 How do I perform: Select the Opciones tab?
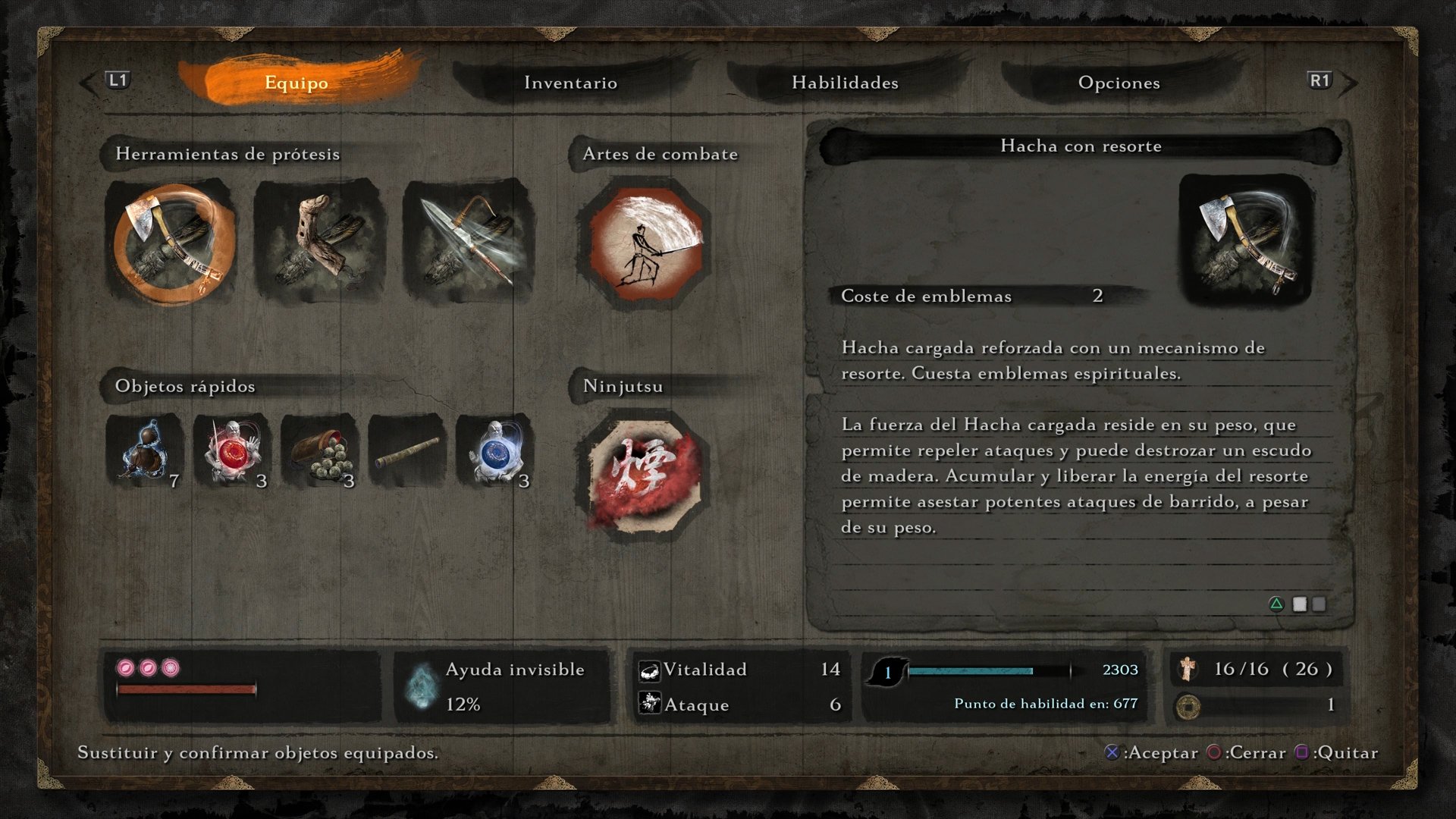1119,83
